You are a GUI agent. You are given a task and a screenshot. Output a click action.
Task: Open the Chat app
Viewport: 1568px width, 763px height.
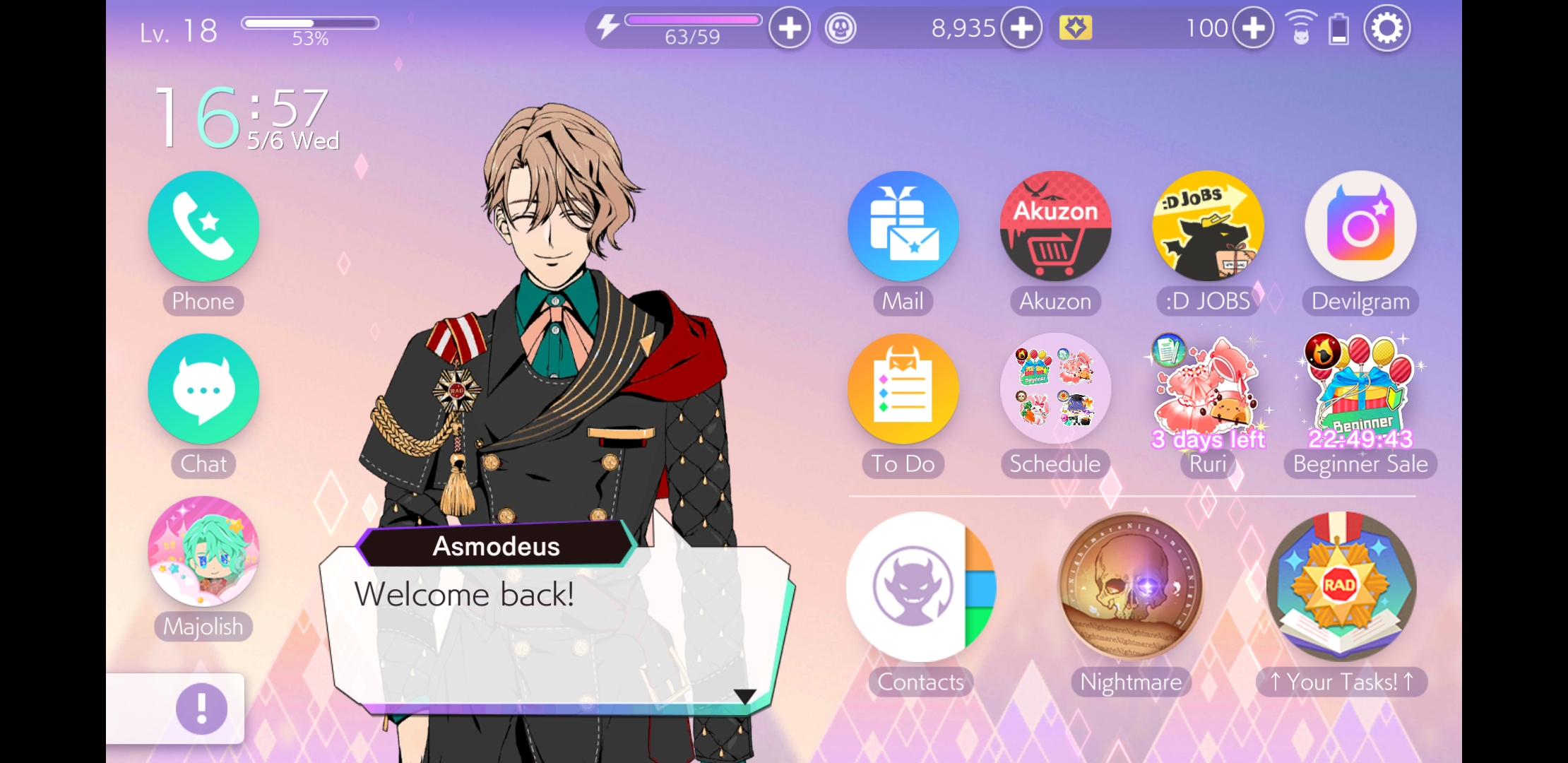click(203, 389)
